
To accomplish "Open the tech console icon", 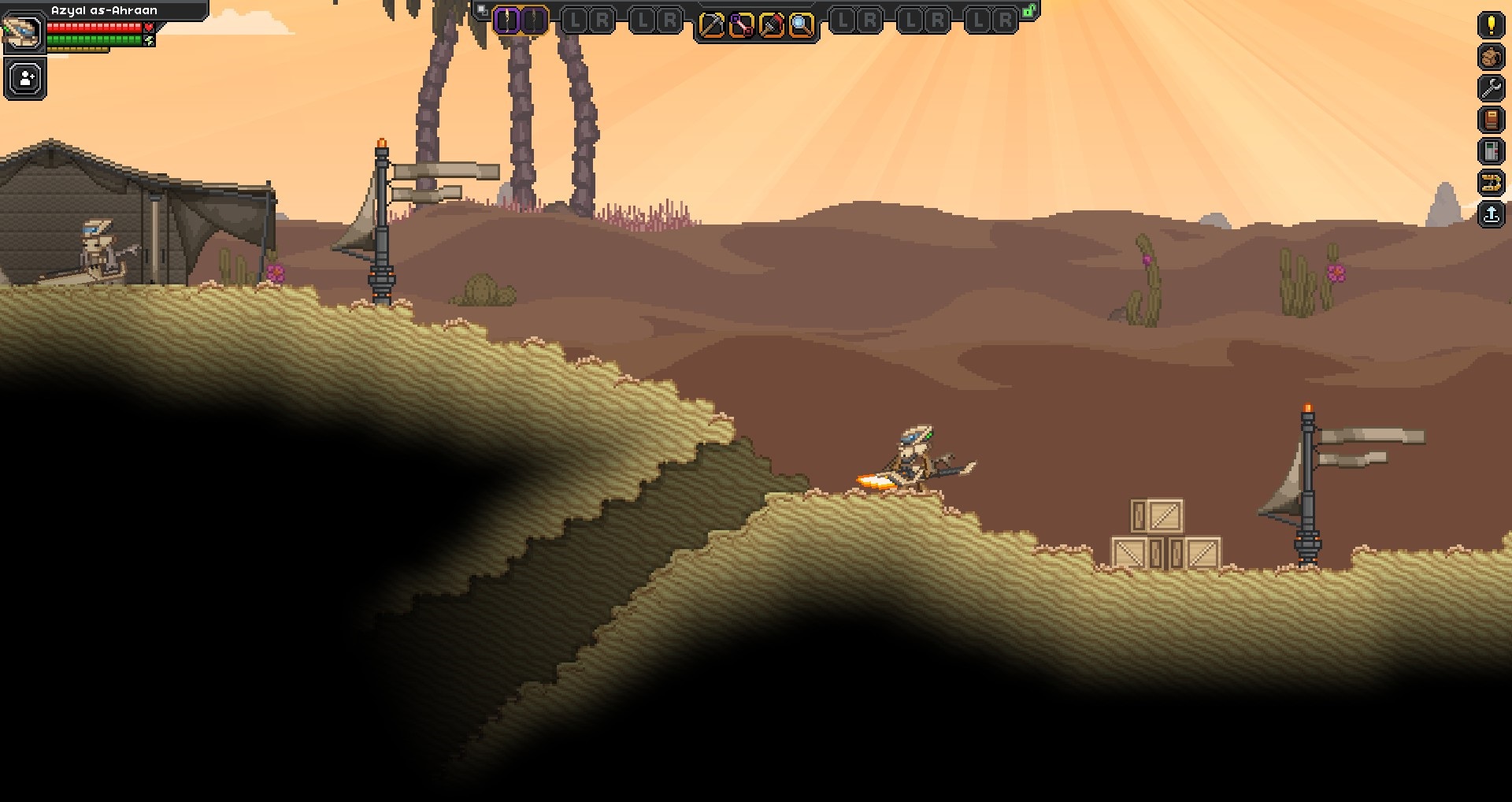I will point(1491,151).
